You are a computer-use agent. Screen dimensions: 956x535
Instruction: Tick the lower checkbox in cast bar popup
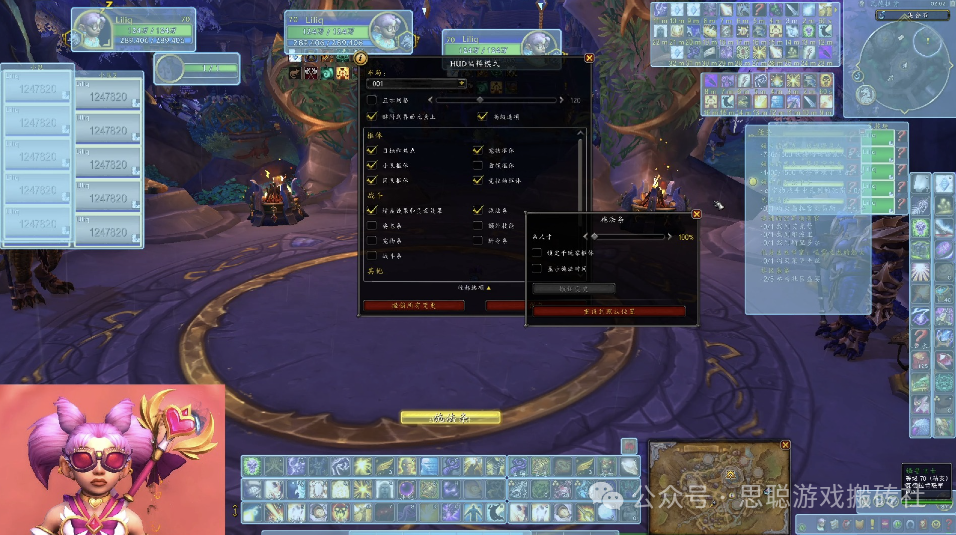(x=537, y=268)
